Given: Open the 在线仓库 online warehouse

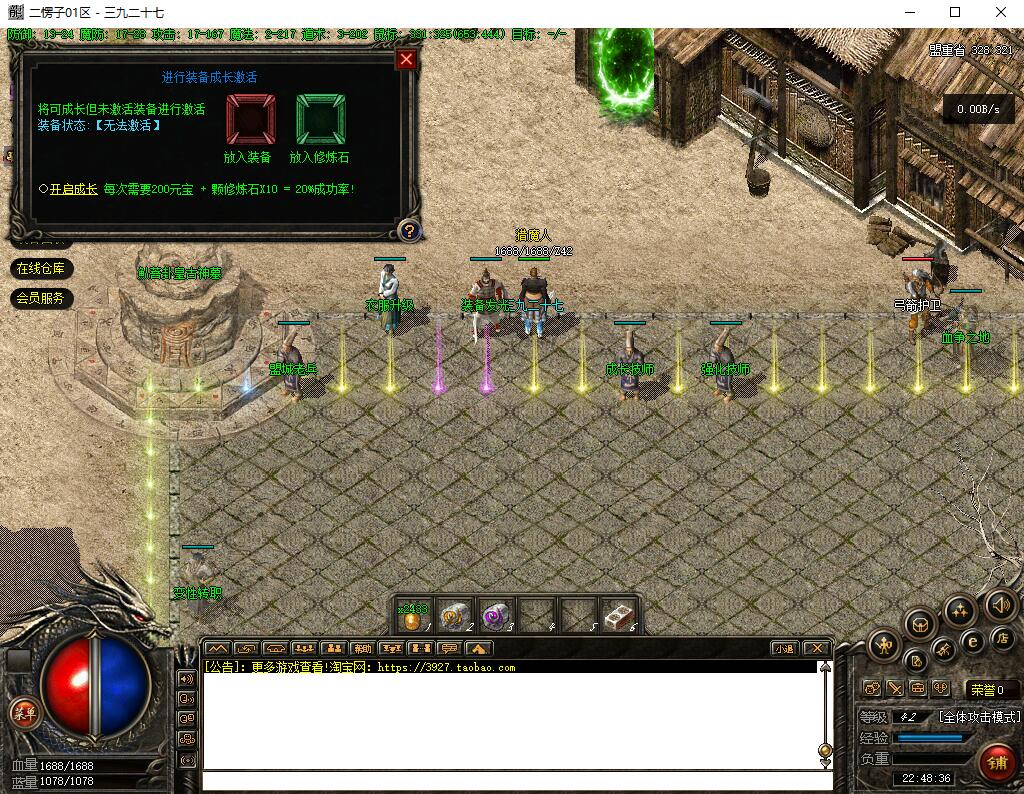Looking at the screenshot, I should pos(42,269).
